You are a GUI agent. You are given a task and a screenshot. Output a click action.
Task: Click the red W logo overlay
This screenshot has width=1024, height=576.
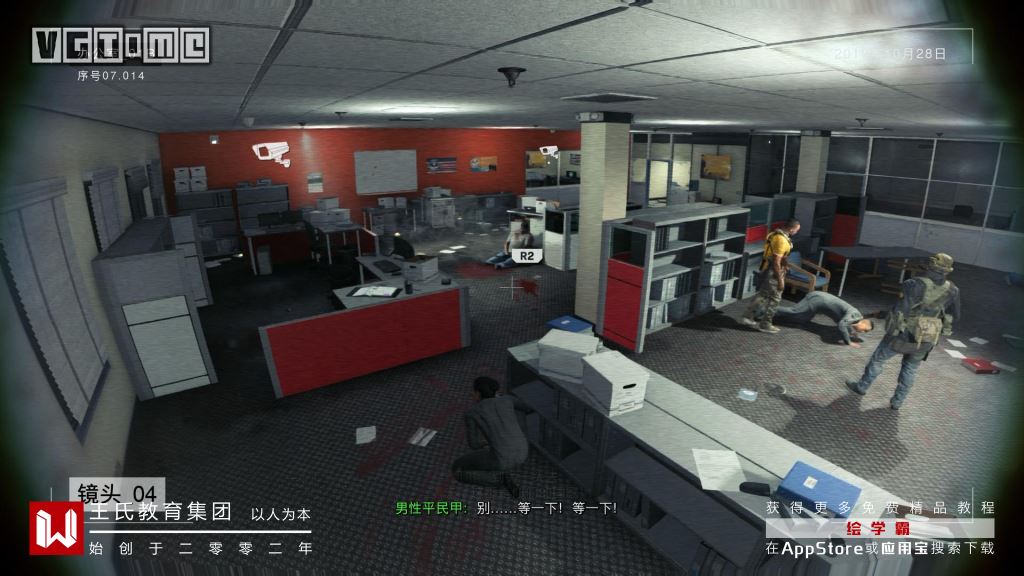click(x=57, y=527)
